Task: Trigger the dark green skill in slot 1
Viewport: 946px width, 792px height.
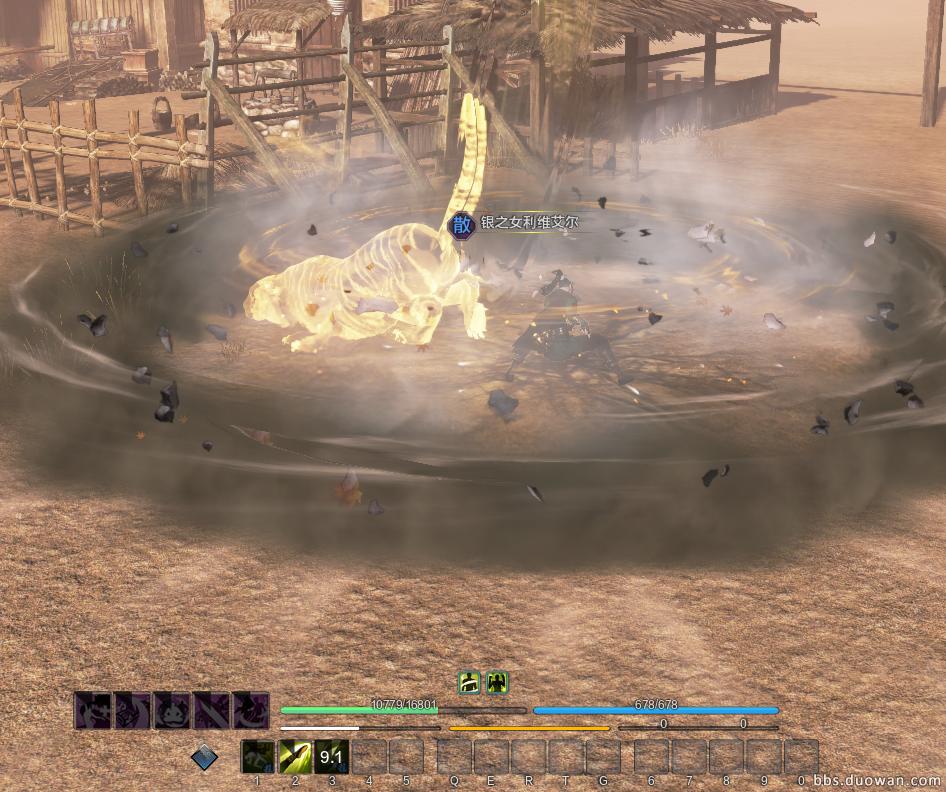Action: (257, 757)
